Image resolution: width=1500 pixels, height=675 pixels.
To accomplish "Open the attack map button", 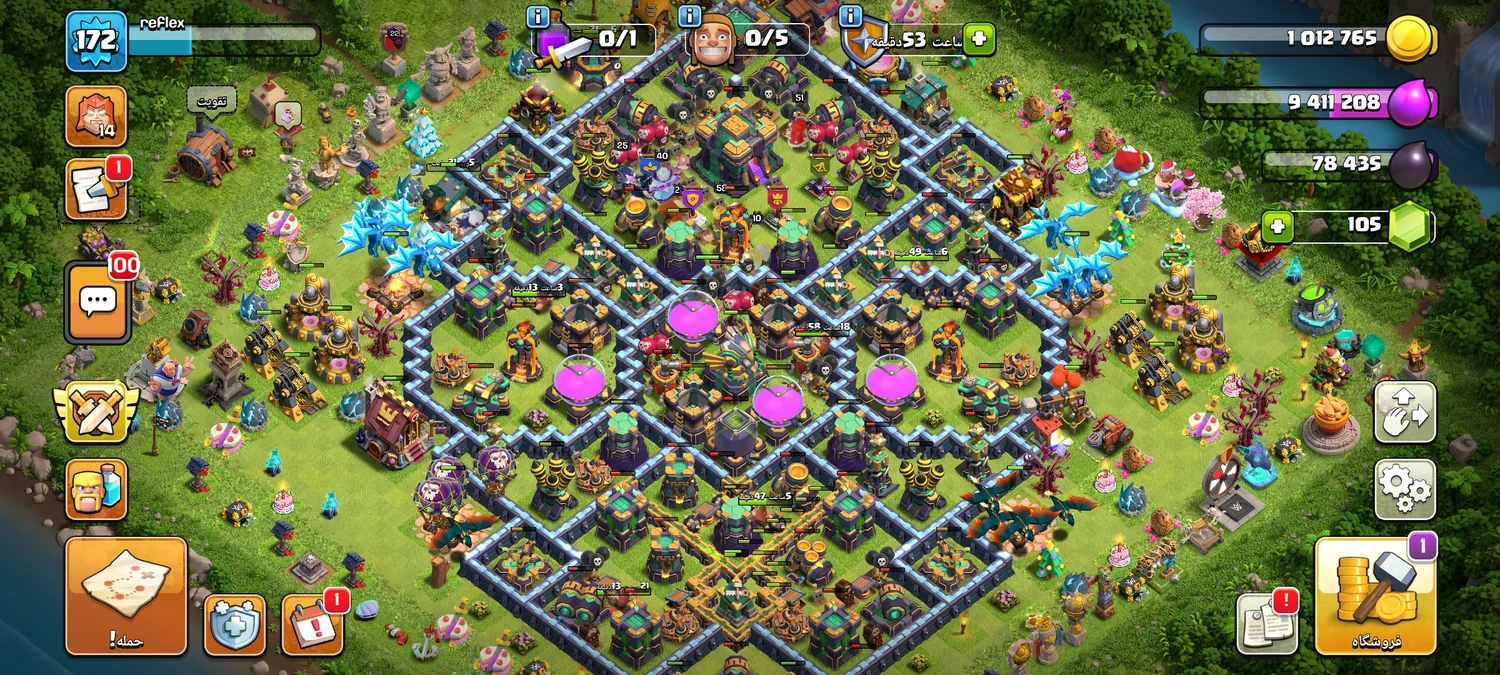I will tap(126, 596).
